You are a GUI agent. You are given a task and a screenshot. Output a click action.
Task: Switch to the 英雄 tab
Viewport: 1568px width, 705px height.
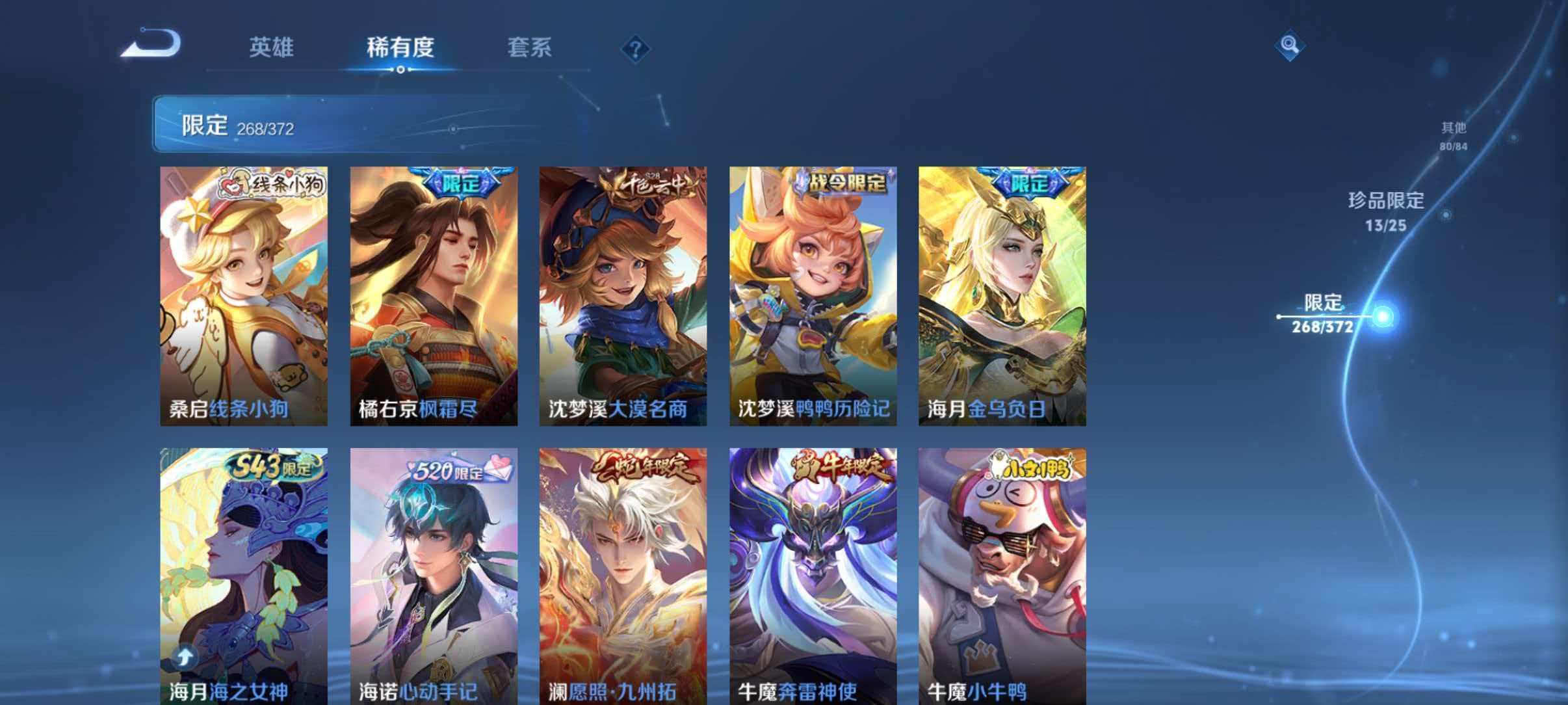point(273,47)
